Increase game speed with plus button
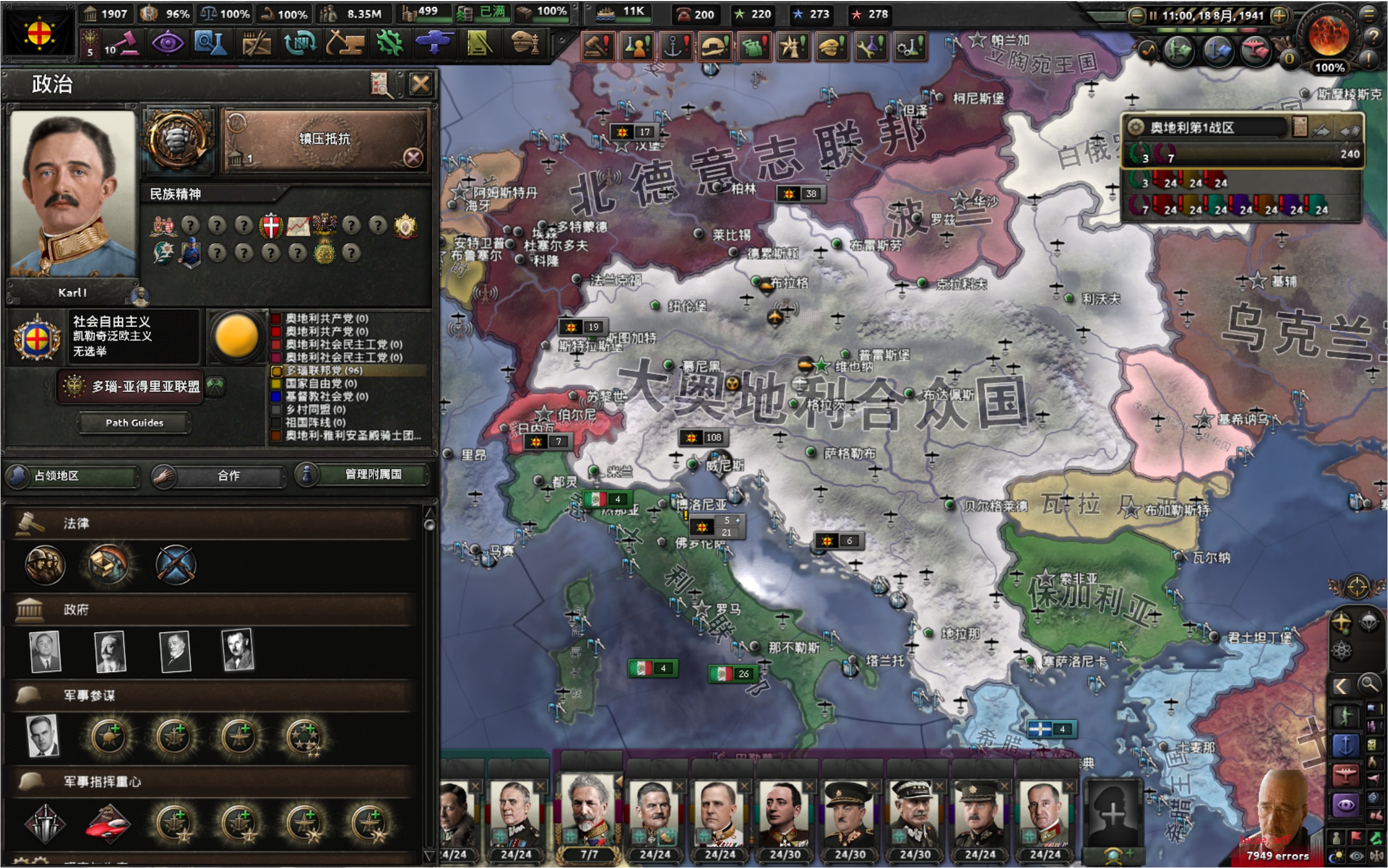Screen dimensions: 1388x868 (x=1279, y=16)
